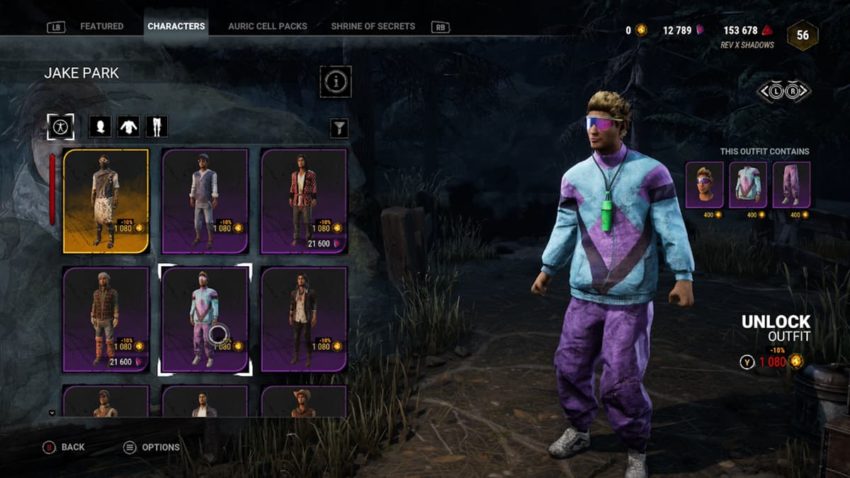Choose the grey vest outfit tile

click(204, 200)
